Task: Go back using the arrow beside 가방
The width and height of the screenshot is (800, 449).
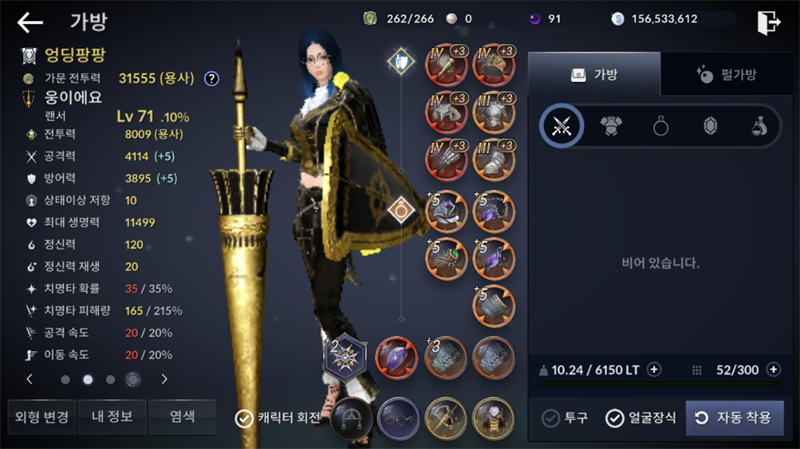Action: [x=30, y=22]
